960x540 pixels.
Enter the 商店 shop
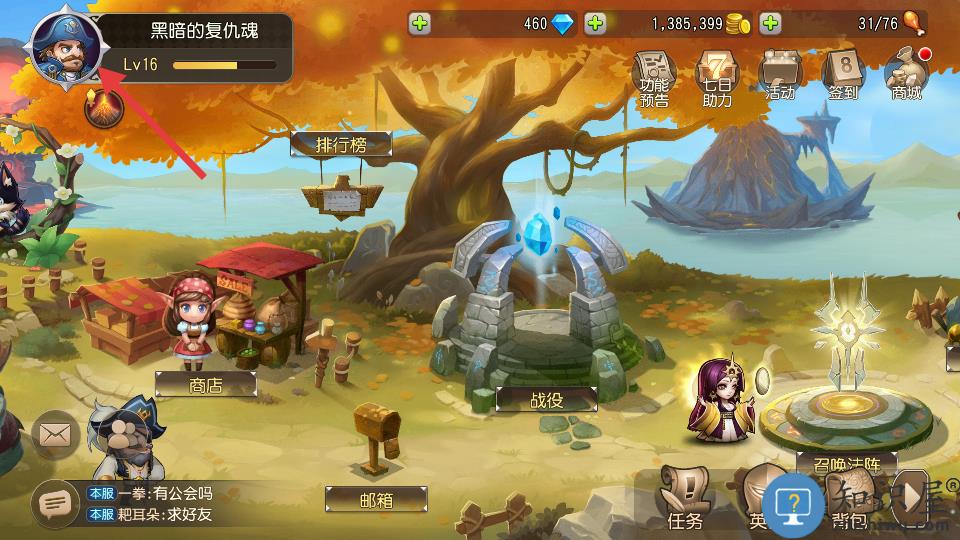(206, 386)
